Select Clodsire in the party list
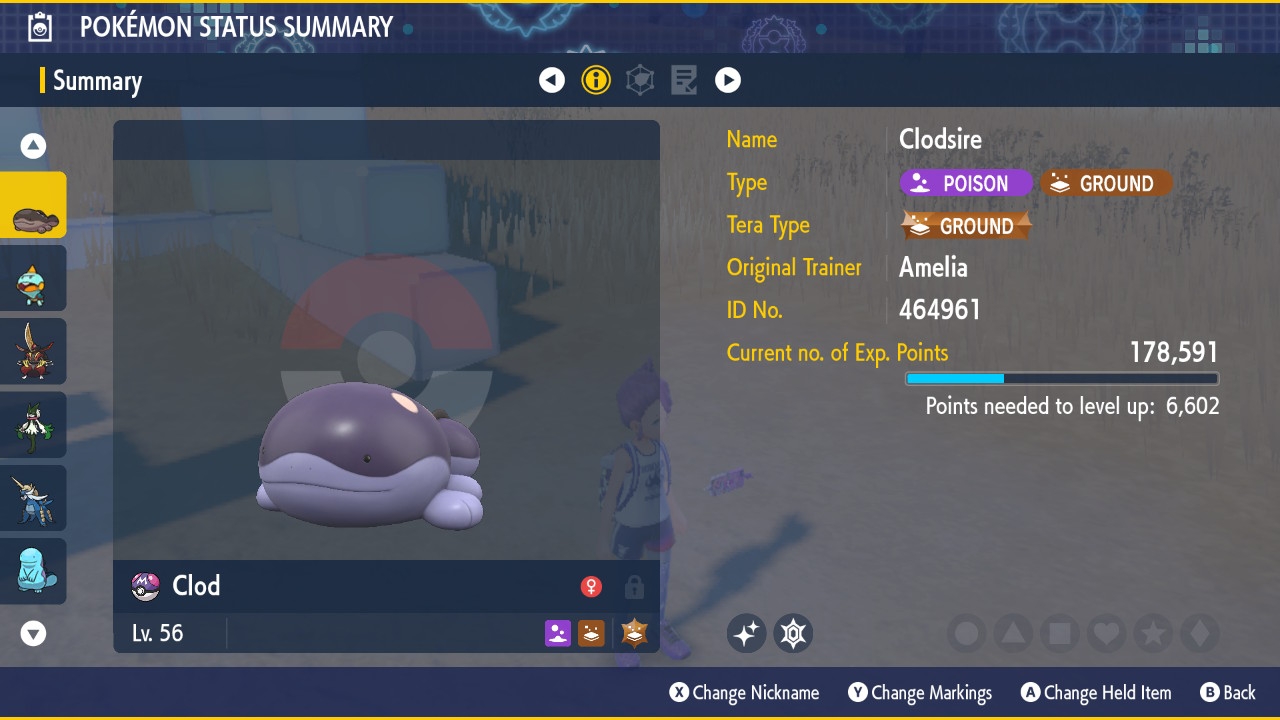 34,205
